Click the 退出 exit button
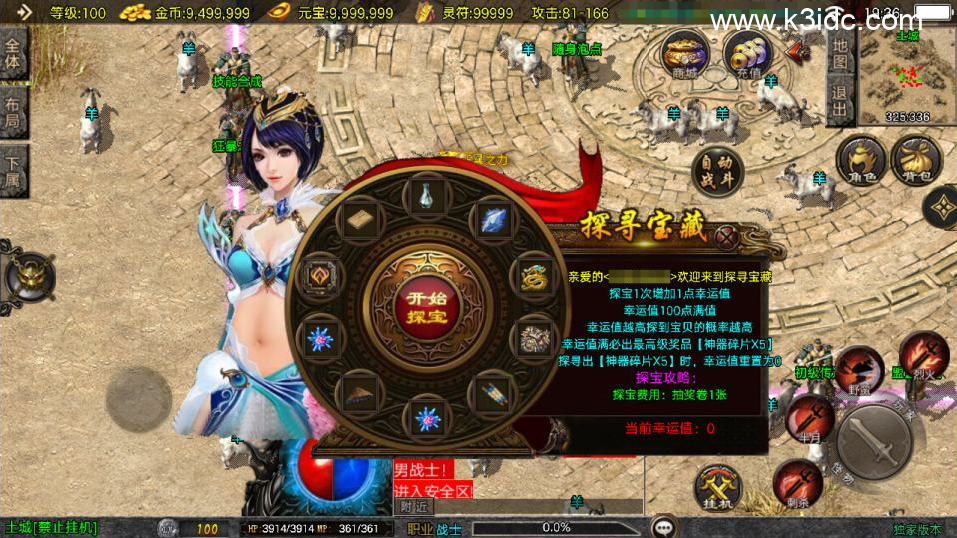 pyautogui.click(x=840, y=100)
